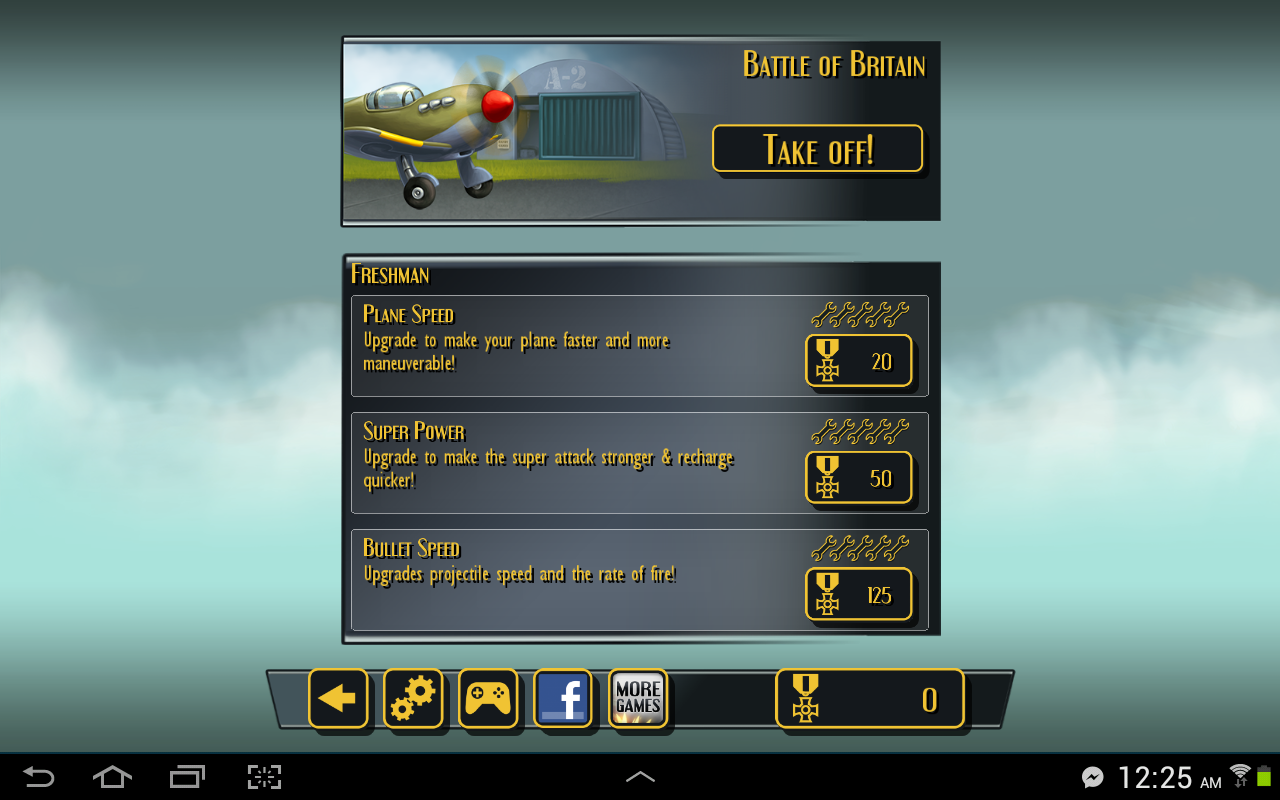Open the game controller icon button
Image resolution: width=1280 pixels, height=800 pixels.
click(488, 698)
